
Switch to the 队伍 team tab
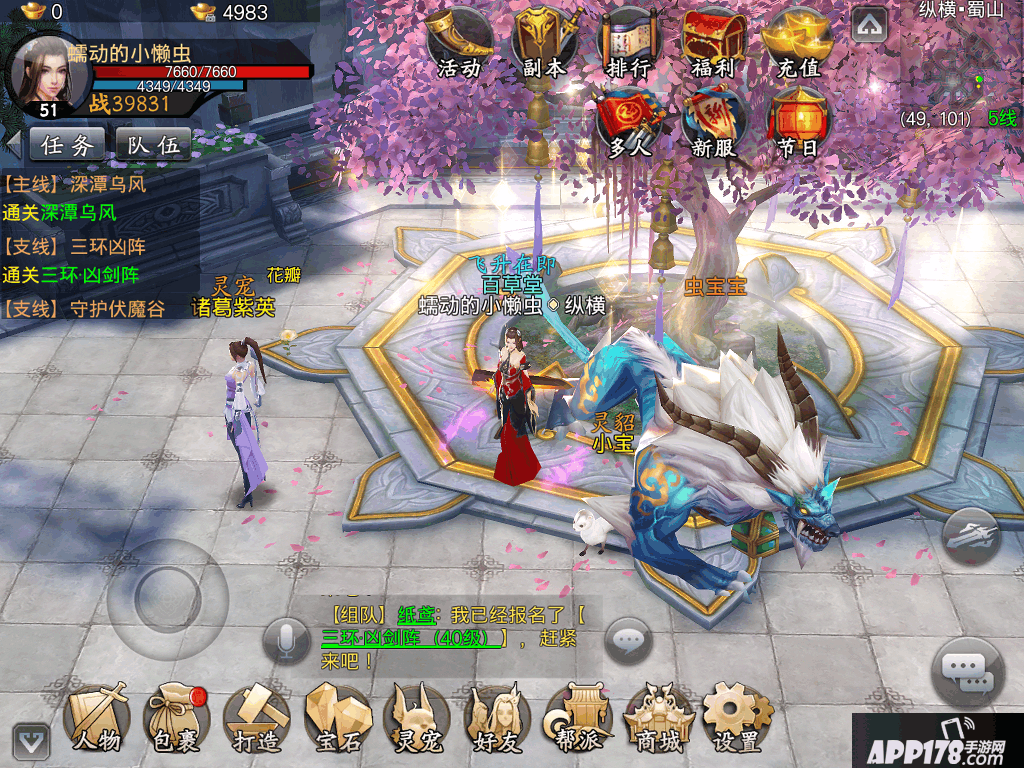(x=154, y=145)
